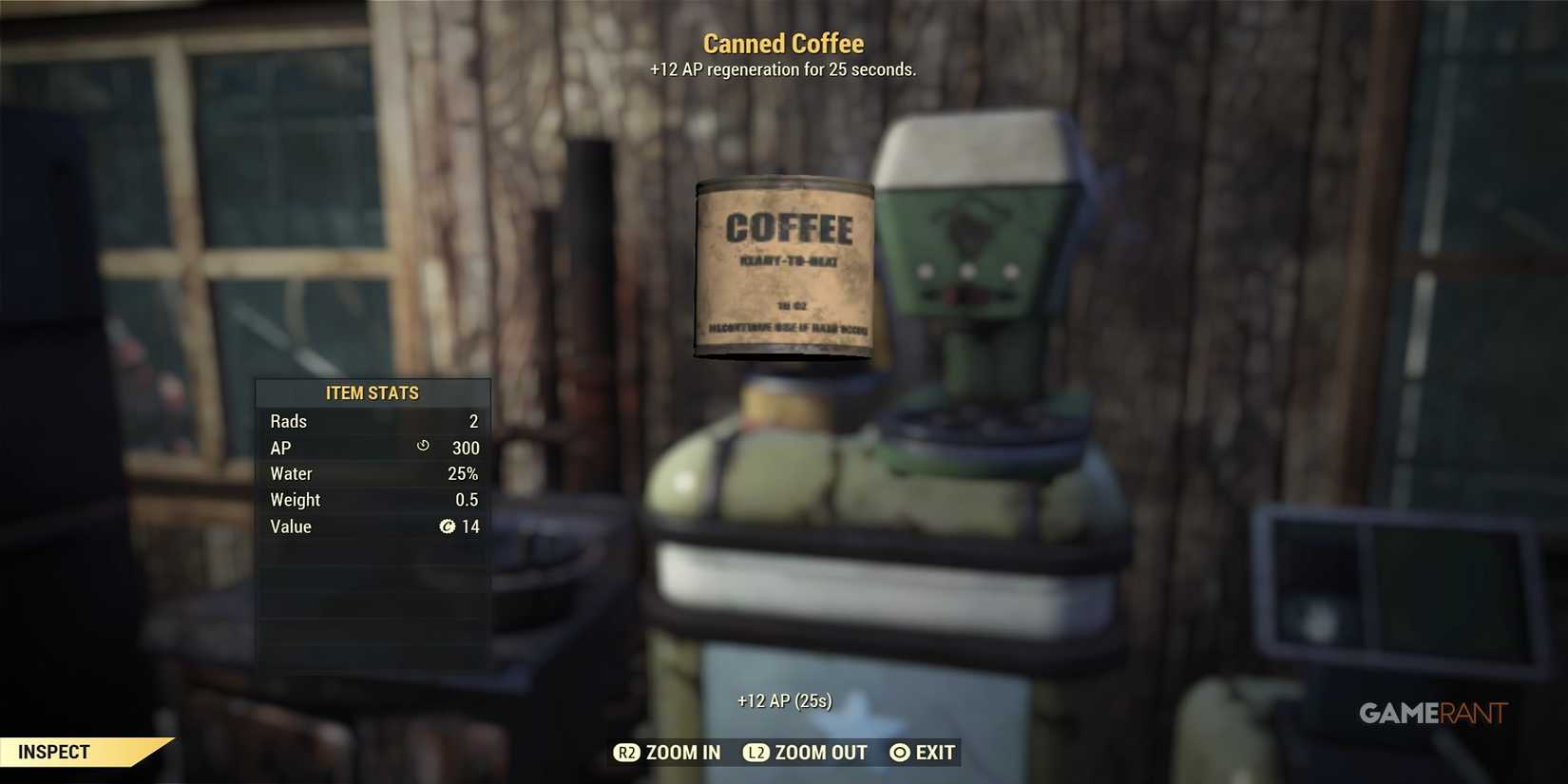Click the yellow INSPECT banner icon
The width and height of the screenshot is (1568, 784).
pyautogui.click(x=57, y=751)
